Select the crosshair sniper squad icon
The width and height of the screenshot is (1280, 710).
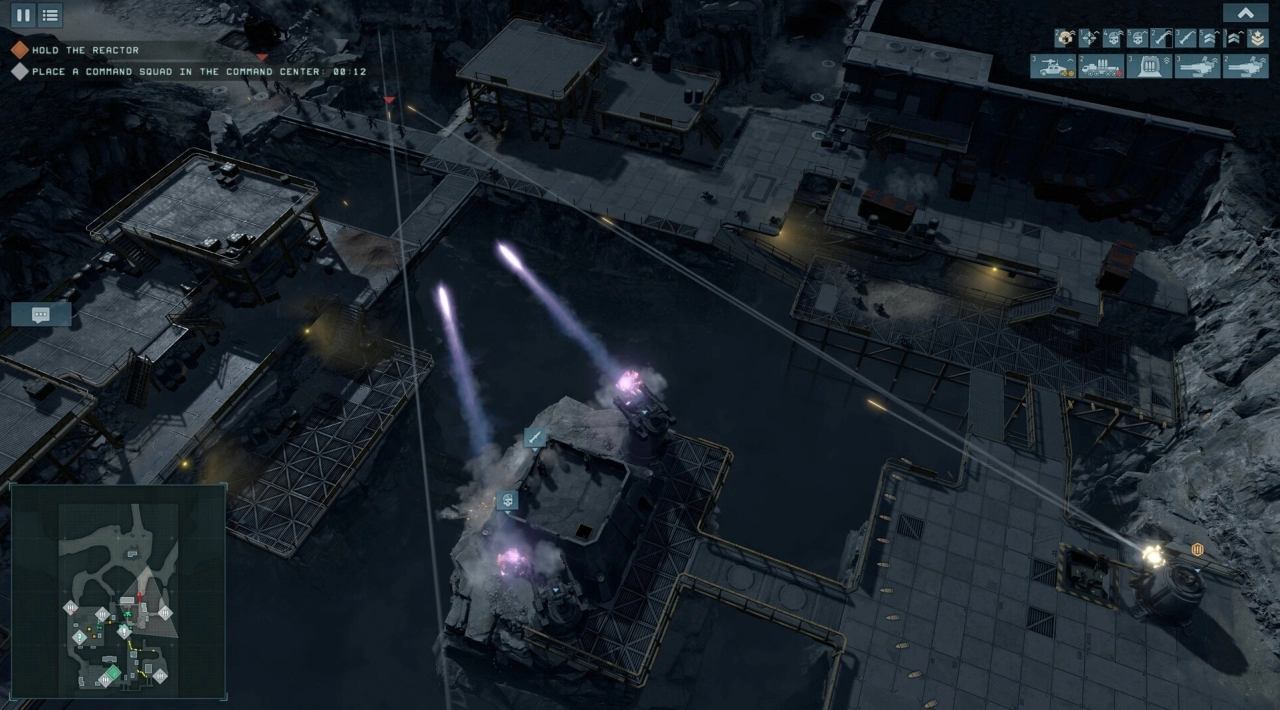[1089, 38]
